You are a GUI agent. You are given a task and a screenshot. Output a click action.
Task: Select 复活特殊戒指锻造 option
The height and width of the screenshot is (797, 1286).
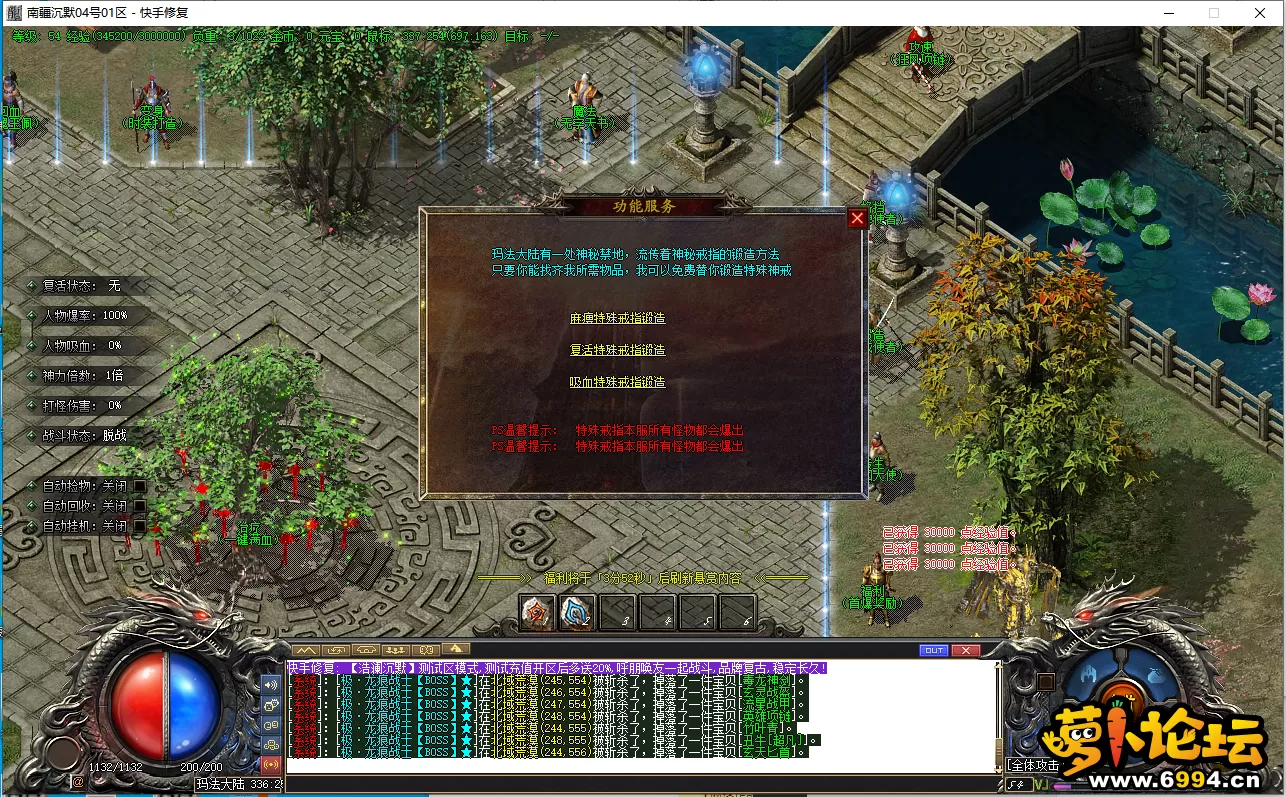coord(617,350)
